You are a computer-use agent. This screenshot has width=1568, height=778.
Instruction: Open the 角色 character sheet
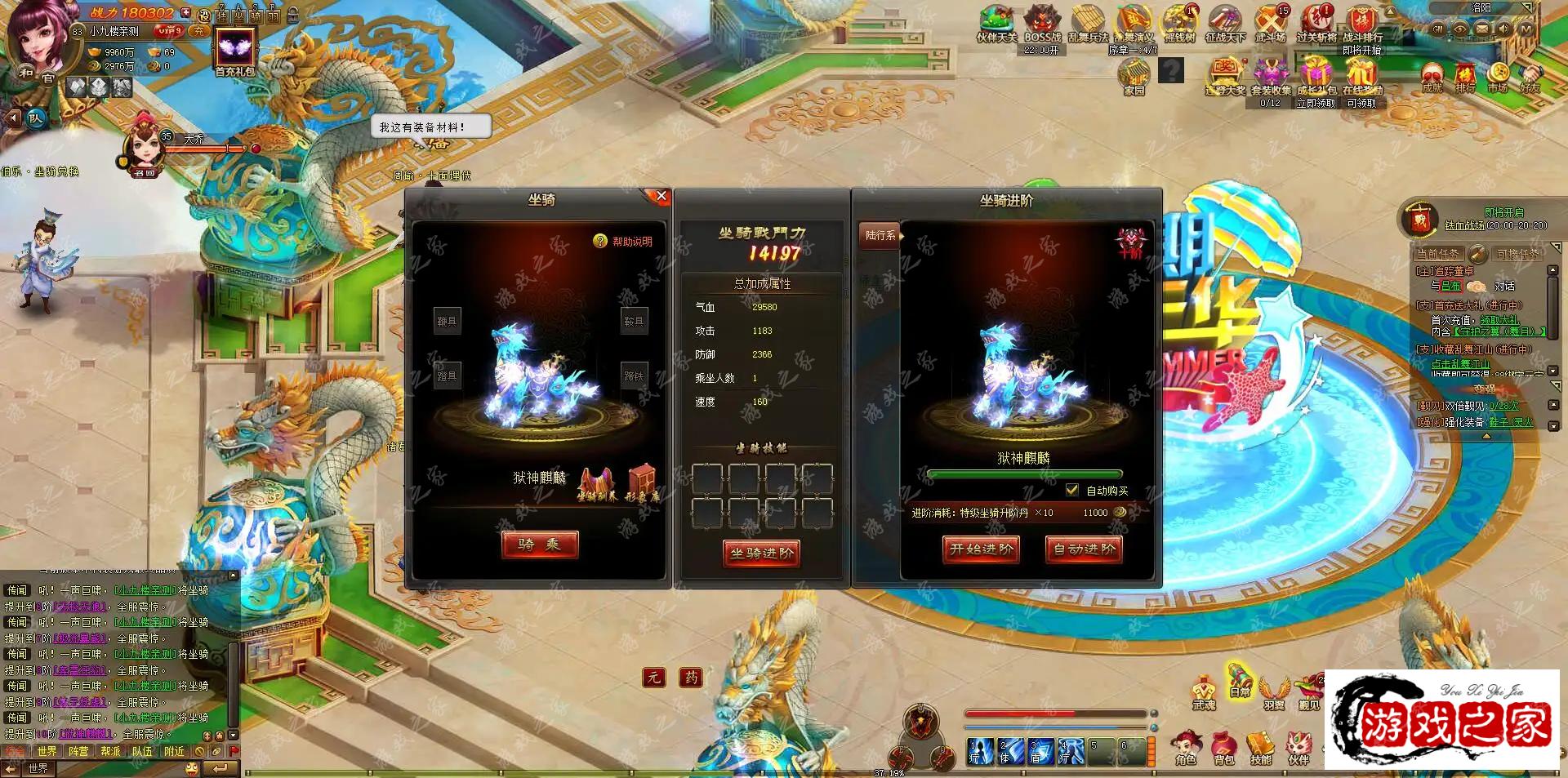[1186, 749]
